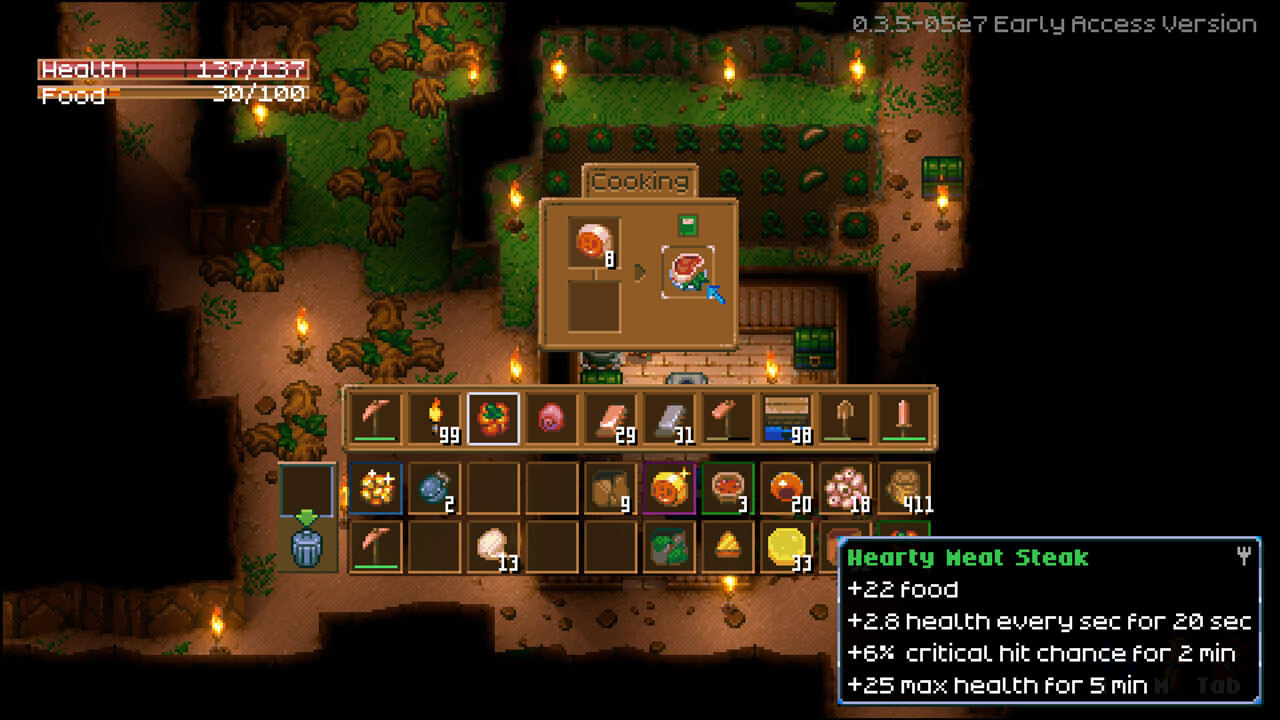Viewport: 1280px width, 720px height.
Task: Choose the stack of 411 in inventory
Action: click(903, 488)
